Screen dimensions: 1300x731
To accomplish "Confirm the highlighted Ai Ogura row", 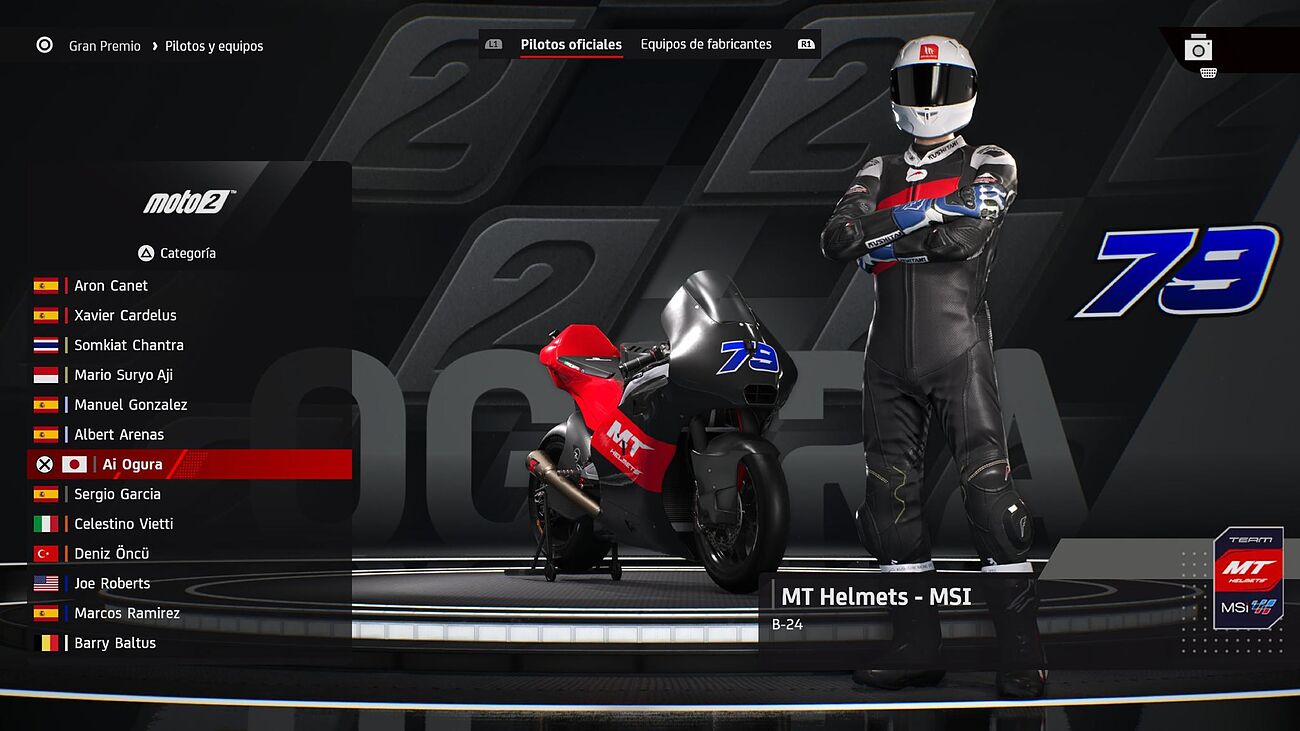I will tap(132, 465).
